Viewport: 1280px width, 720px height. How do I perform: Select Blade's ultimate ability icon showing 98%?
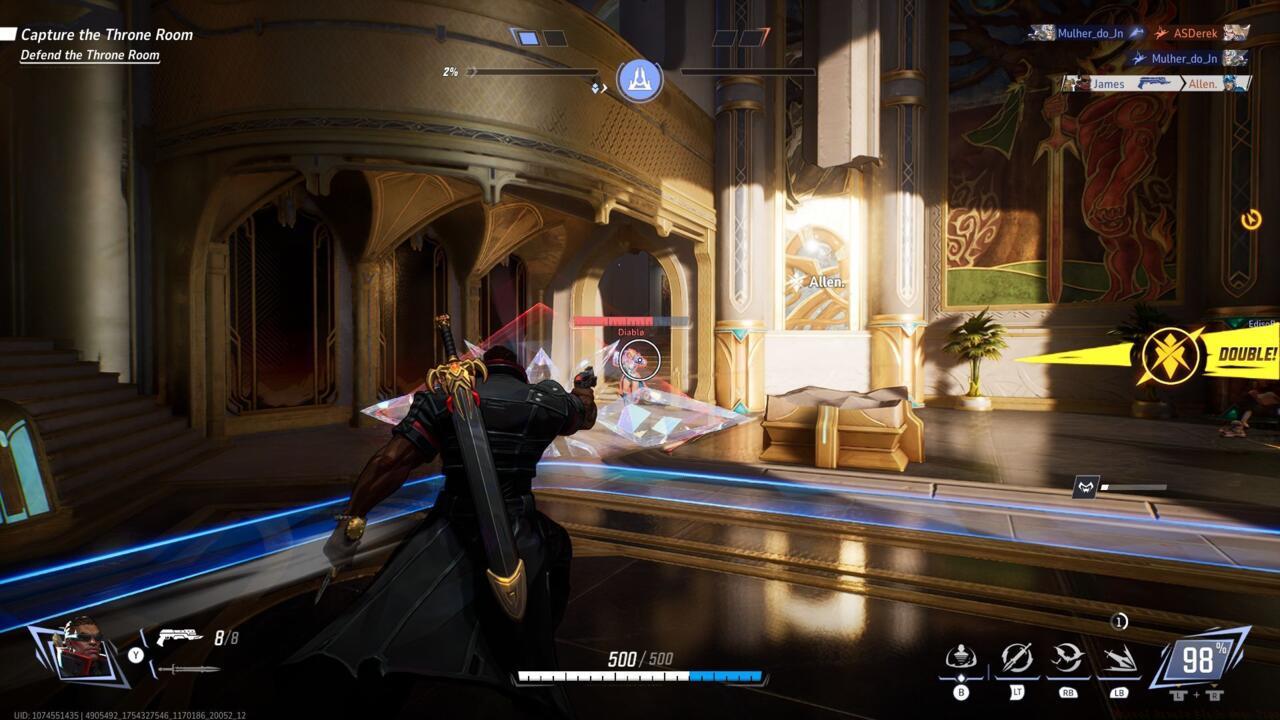click(1201, 659)
